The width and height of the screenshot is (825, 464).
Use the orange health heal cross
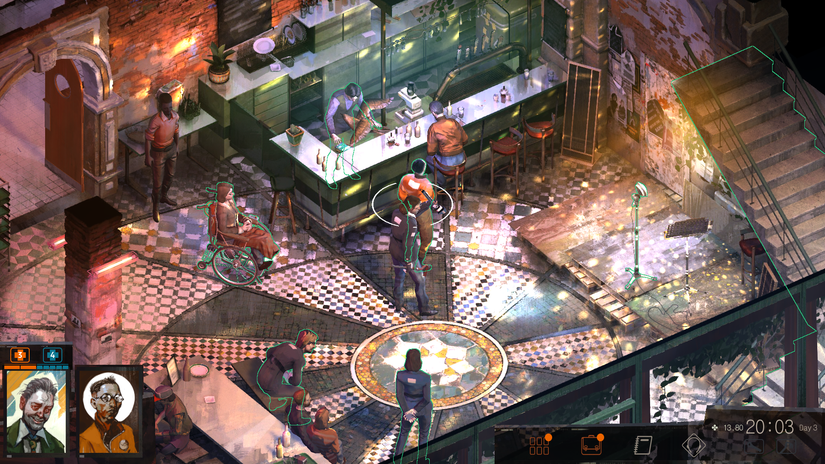[20, 354]
